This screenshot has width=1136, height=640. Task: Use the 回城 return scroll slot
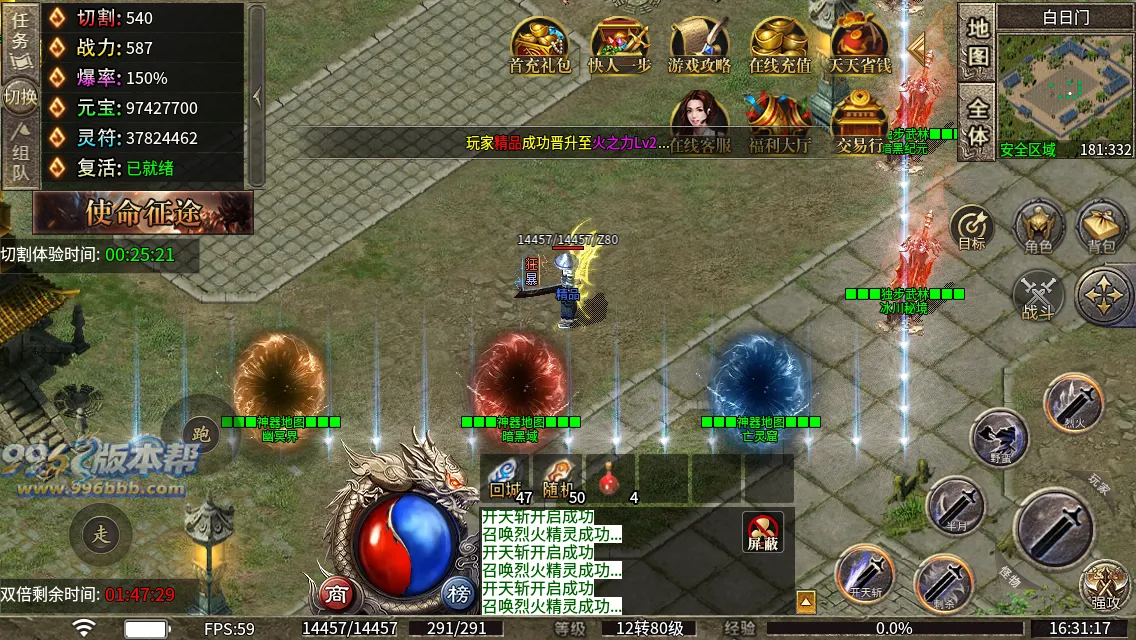coord(505,478)
